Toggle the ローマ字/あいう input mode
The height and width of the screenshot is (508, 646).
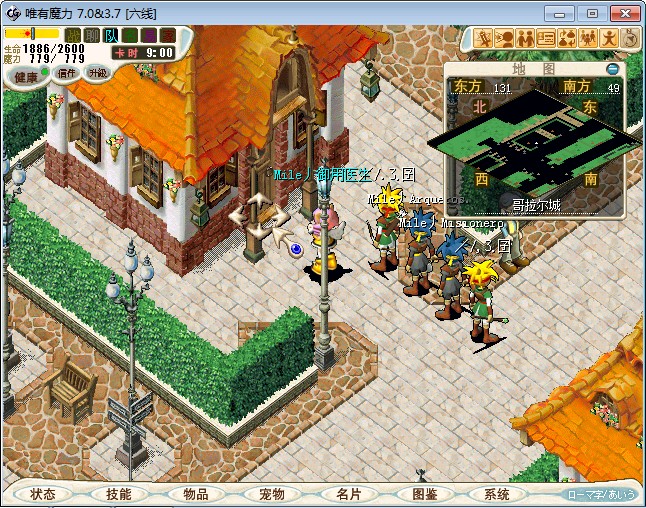(600, 494)
